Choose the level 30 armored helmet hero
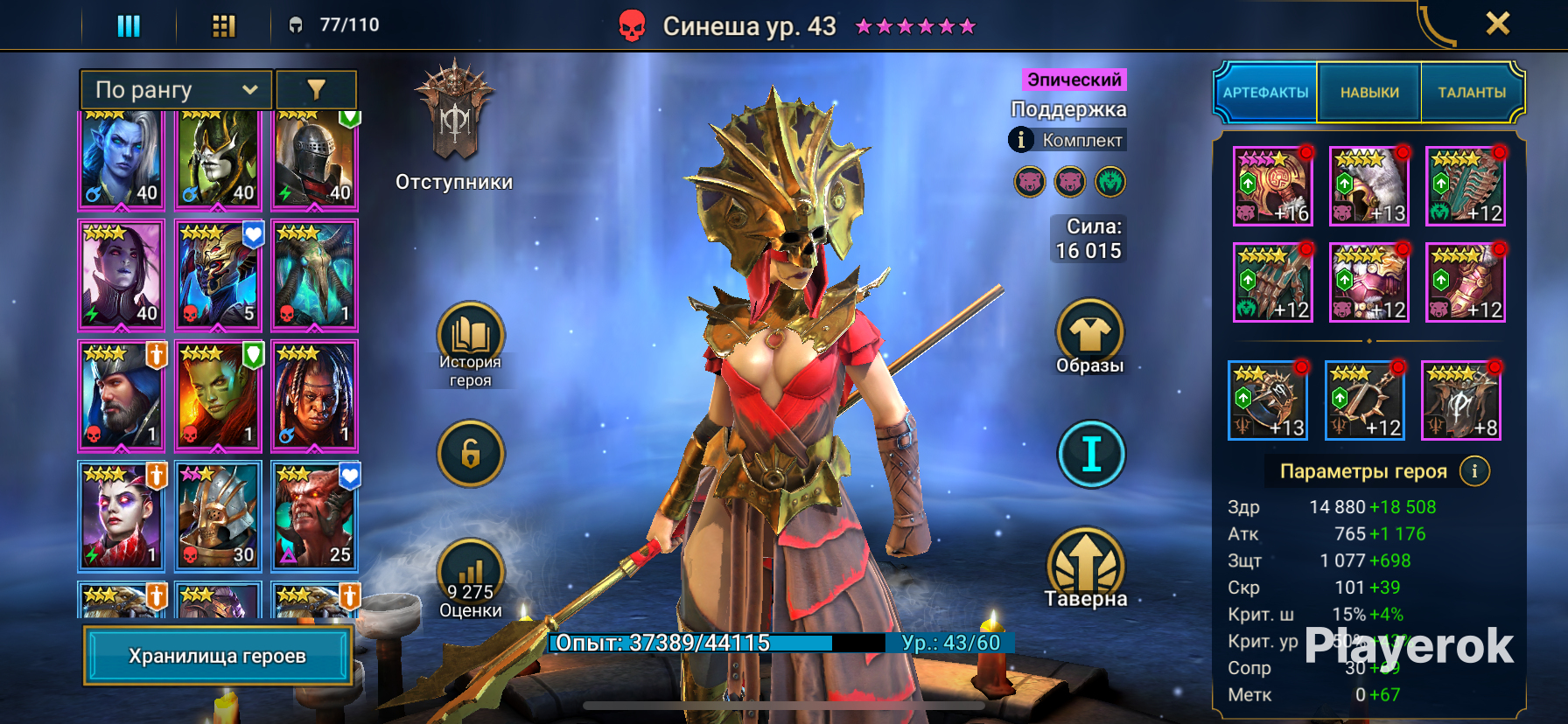This screenshot has width=1568, height=724. point(218,517)
